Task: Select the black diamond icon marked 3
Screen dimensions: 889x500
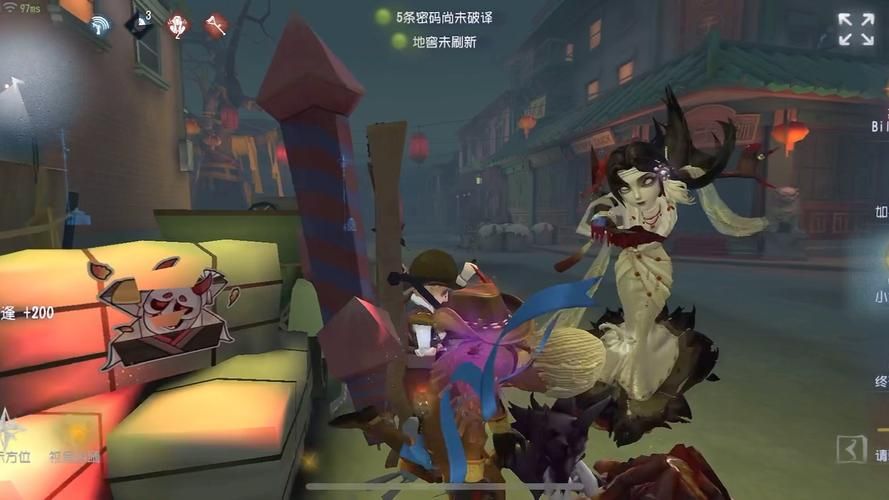Action: click(x=139, y=24)
